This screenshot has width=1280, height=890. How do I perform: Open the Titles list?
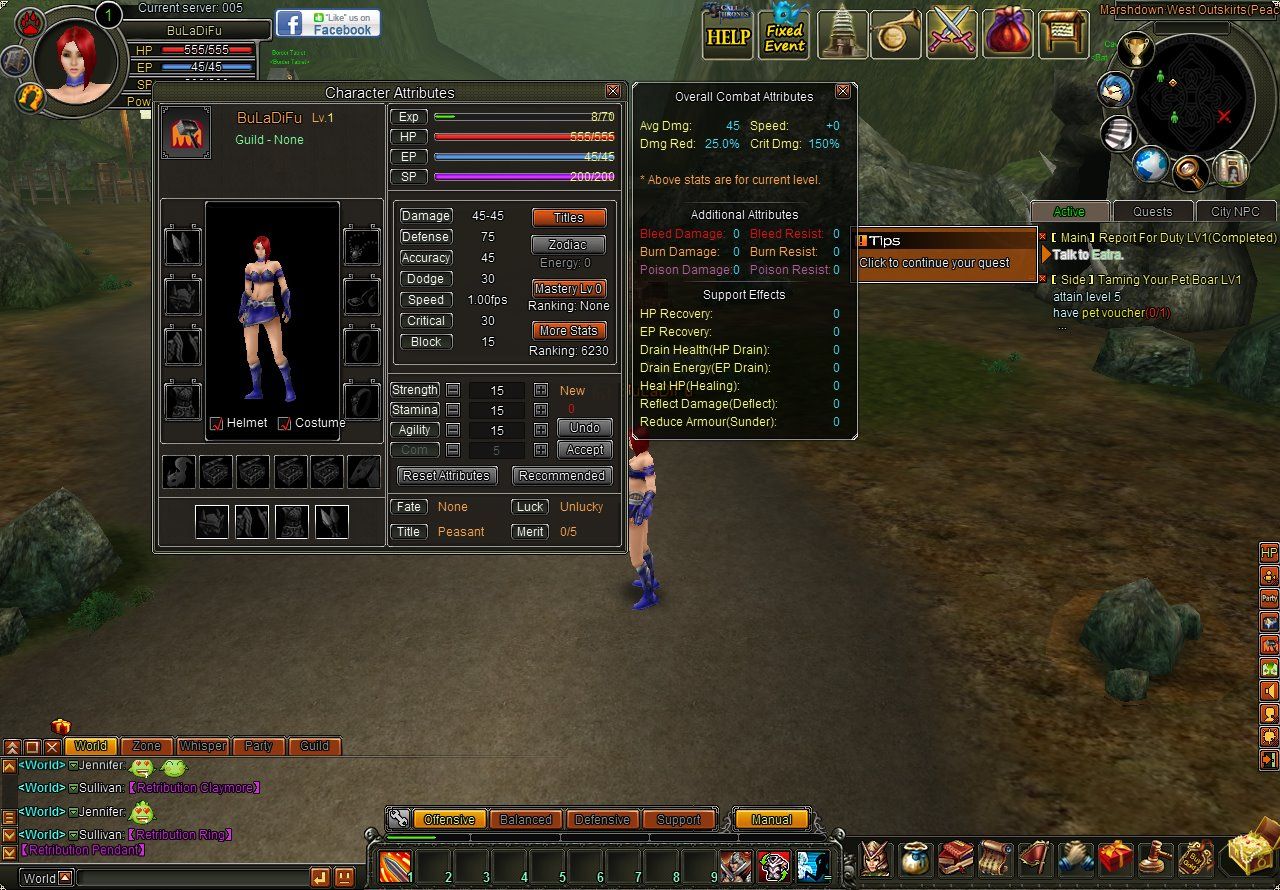coord(568,218)
